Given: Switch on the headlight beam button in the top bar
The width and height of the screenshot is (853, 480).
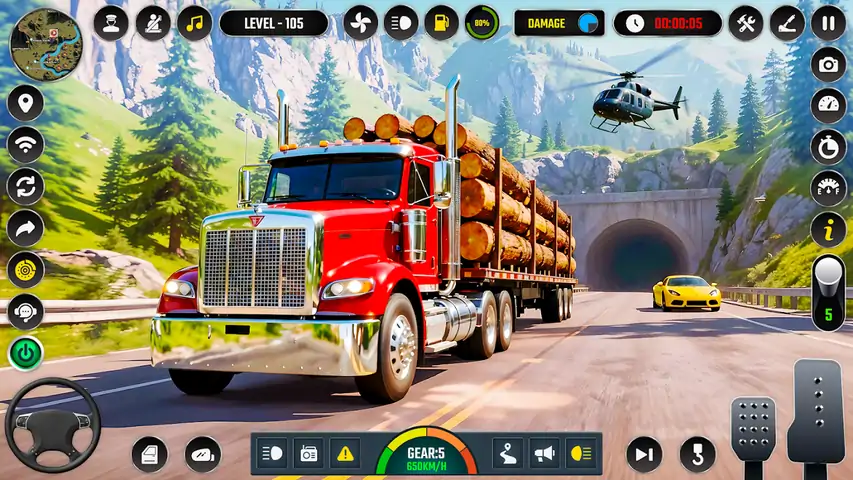Looking at the screenshot, I should 401,22.
